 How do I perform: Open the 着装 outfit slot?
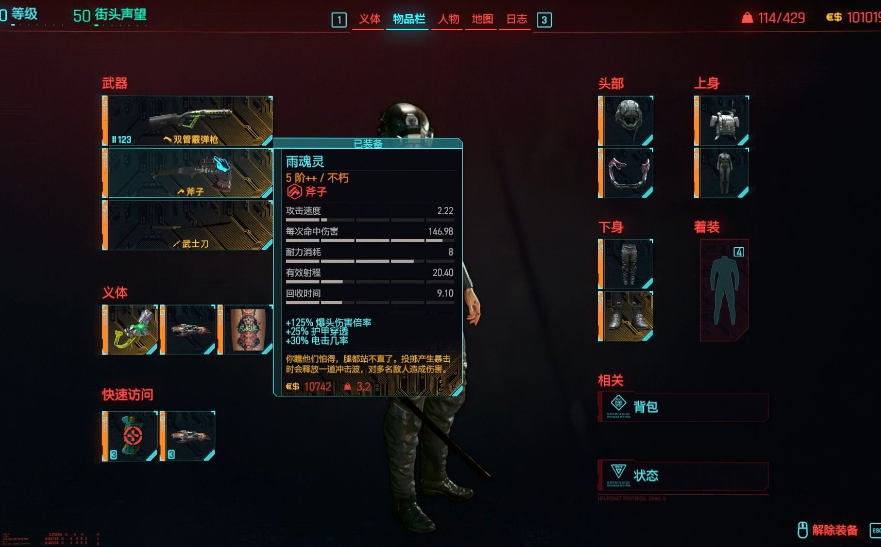click(x=724, y=290)
